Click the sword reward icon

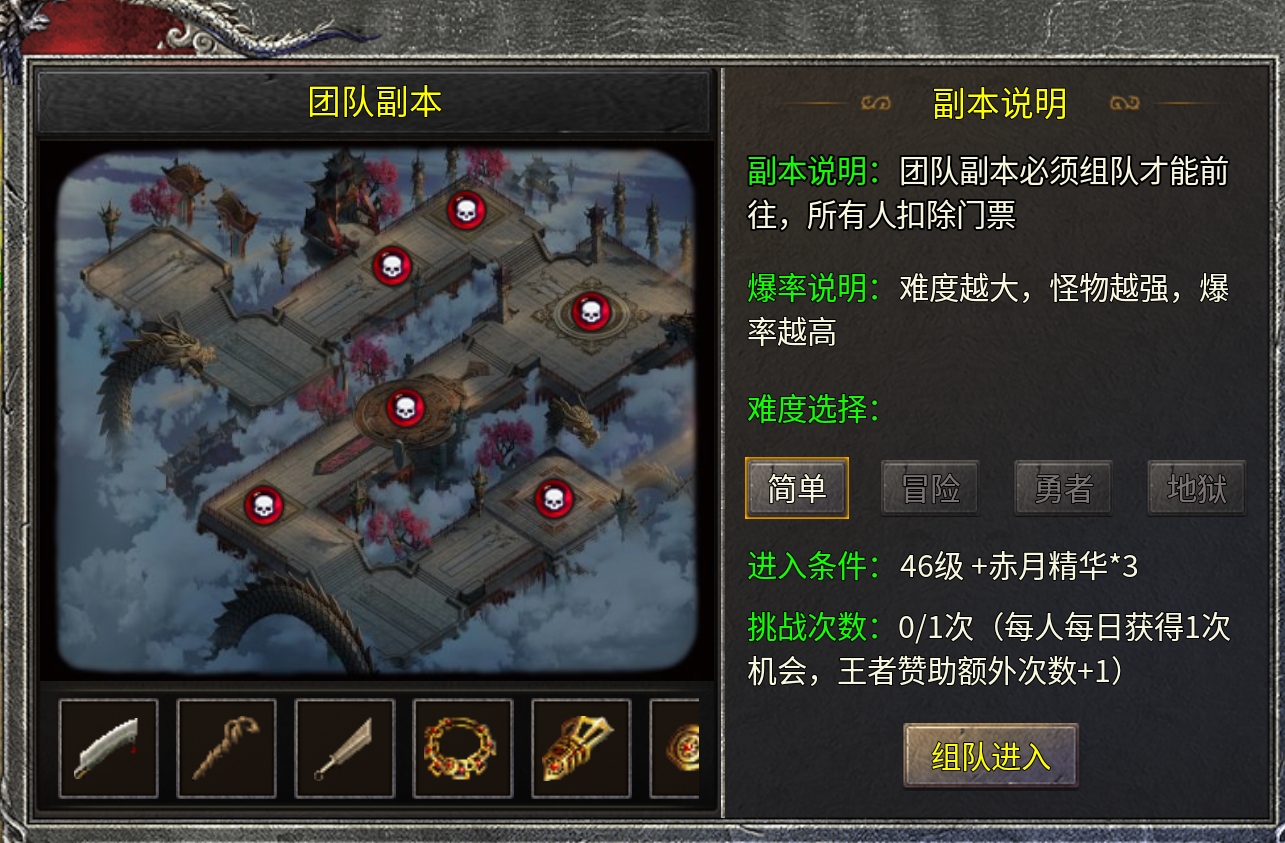[344, 746]
